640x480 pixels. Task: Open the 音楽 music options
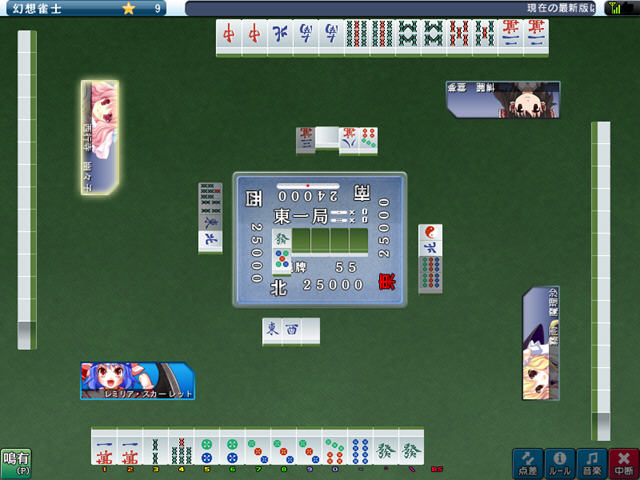(x=591, y=462)
